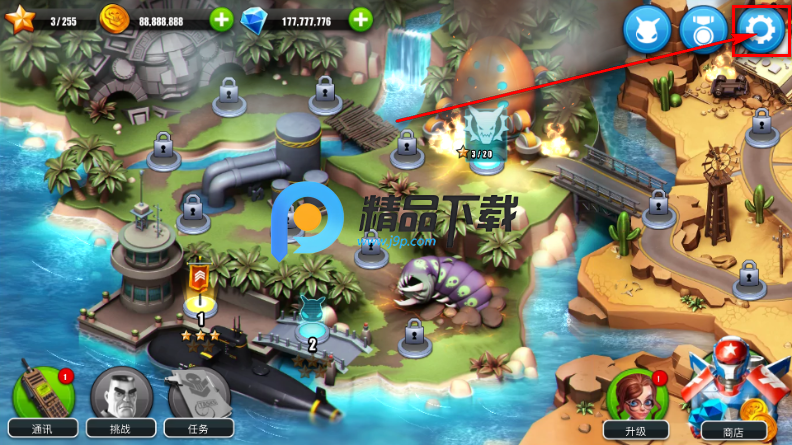This screenshot has width=792, height=445.
Task: Open the medal achievements button
Action: [x=703, y=31]
